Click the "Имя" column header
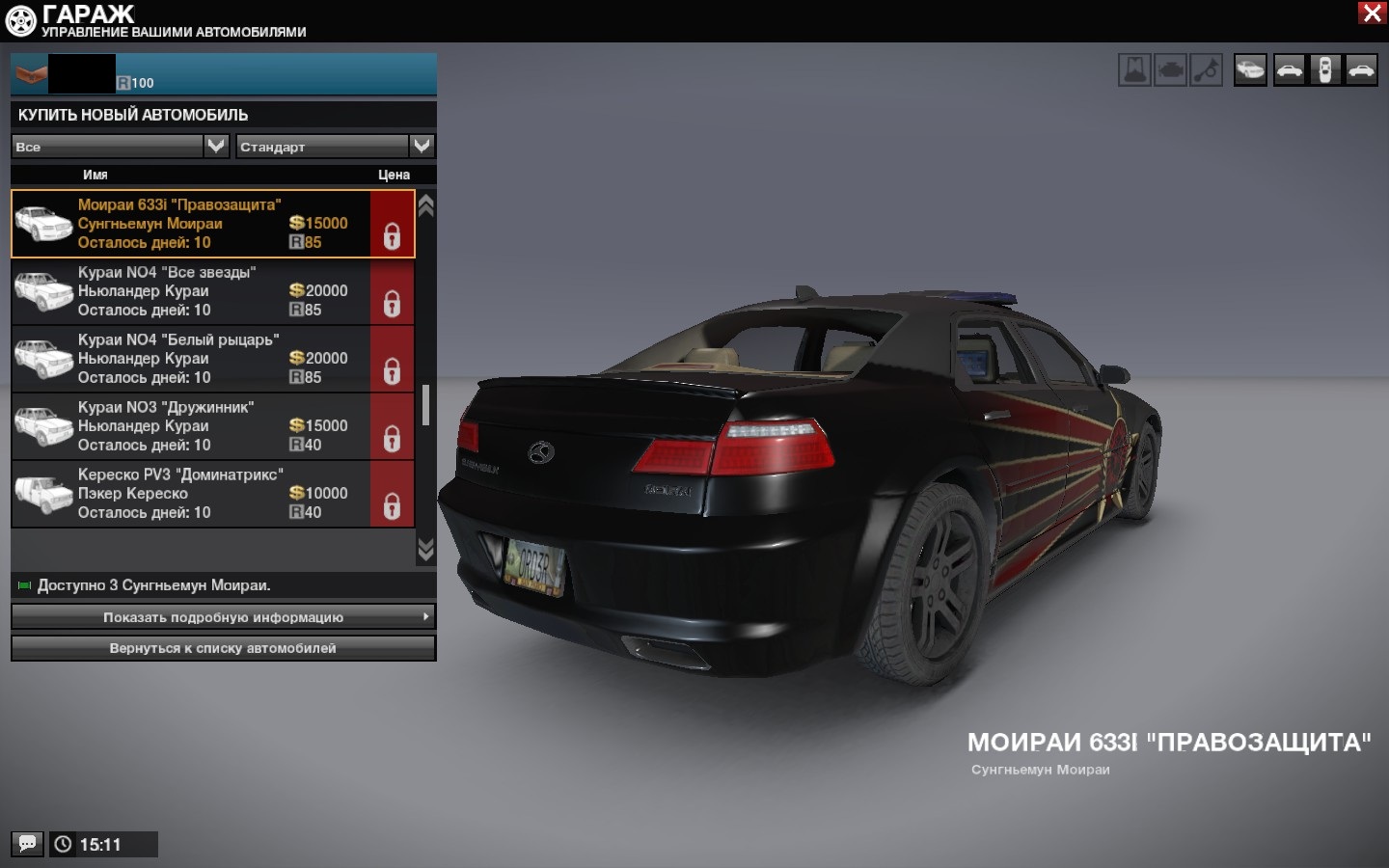The height and width of the screenshot is (868, 1389). tap(95, 175)
